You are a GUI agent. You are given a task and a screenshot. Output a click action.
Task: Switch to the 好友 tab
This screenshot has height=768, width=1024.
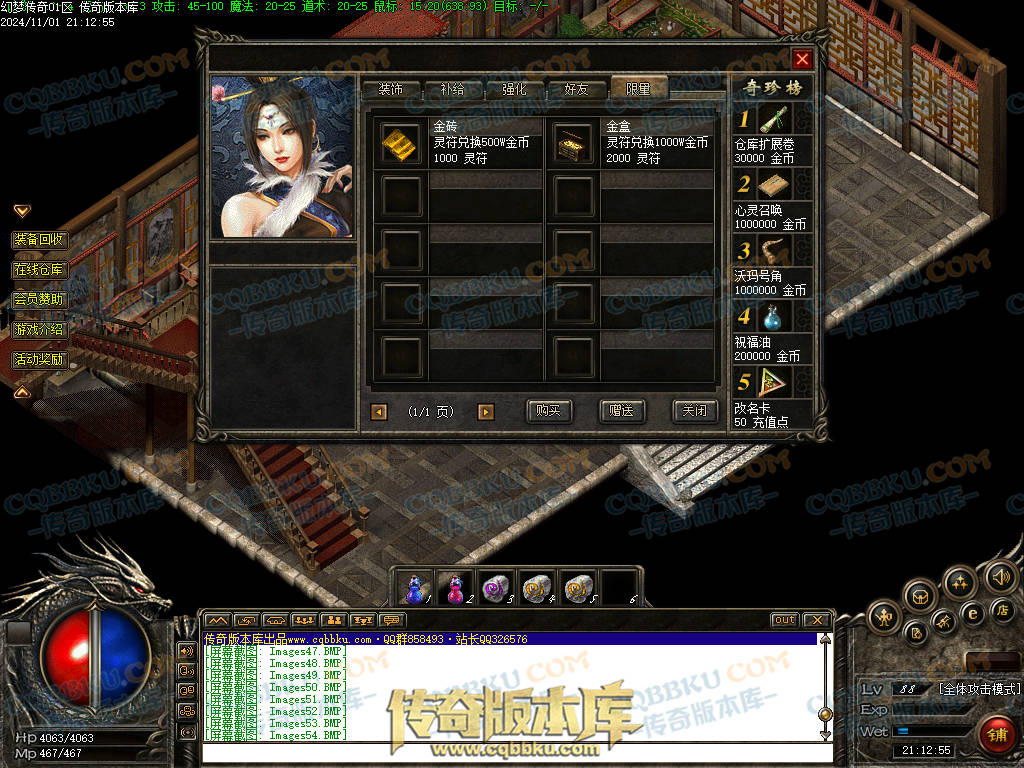(577, 89)
